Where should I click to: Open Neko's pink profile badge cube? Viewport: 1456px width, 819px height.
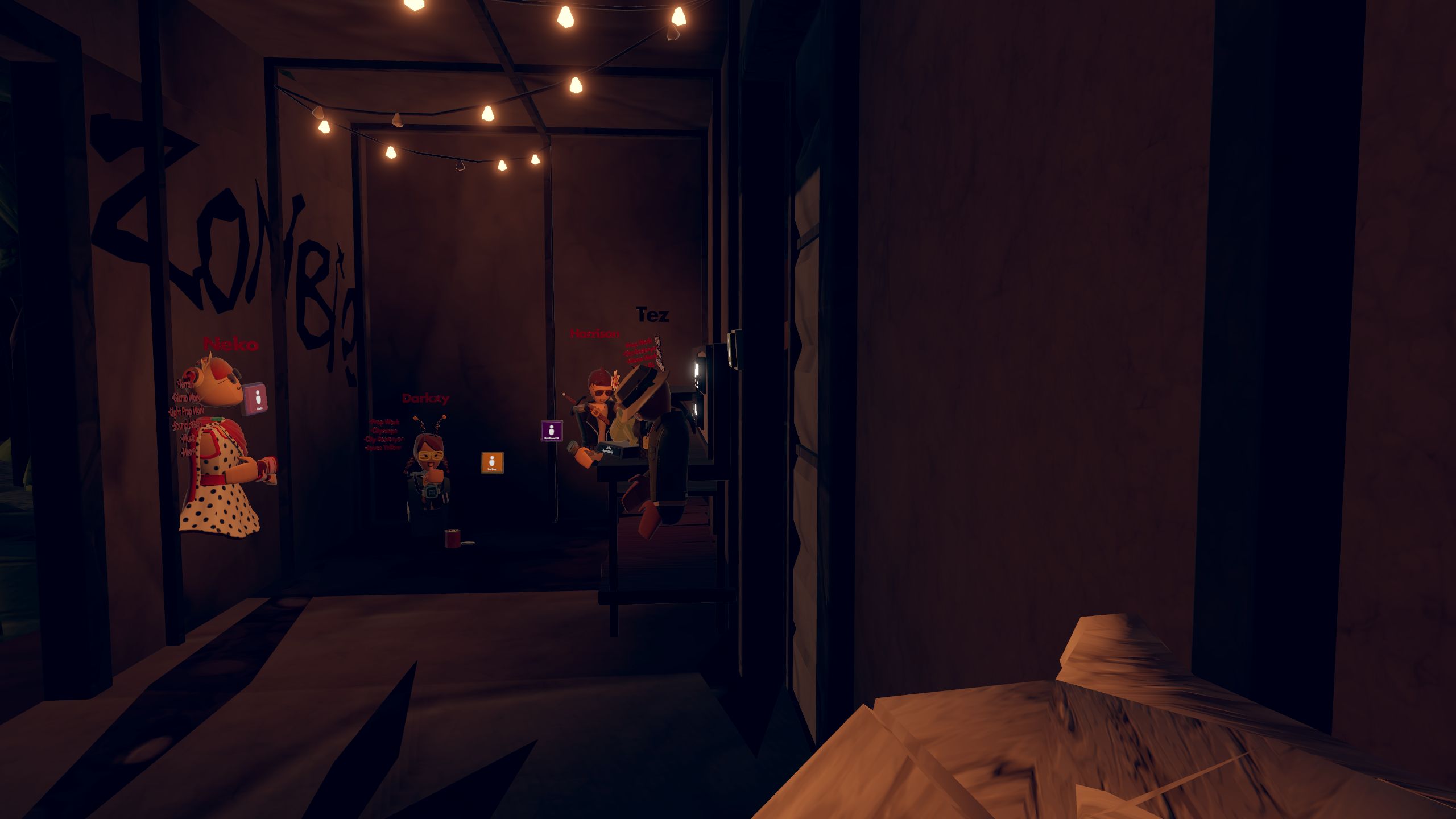[x=257, y=398]
